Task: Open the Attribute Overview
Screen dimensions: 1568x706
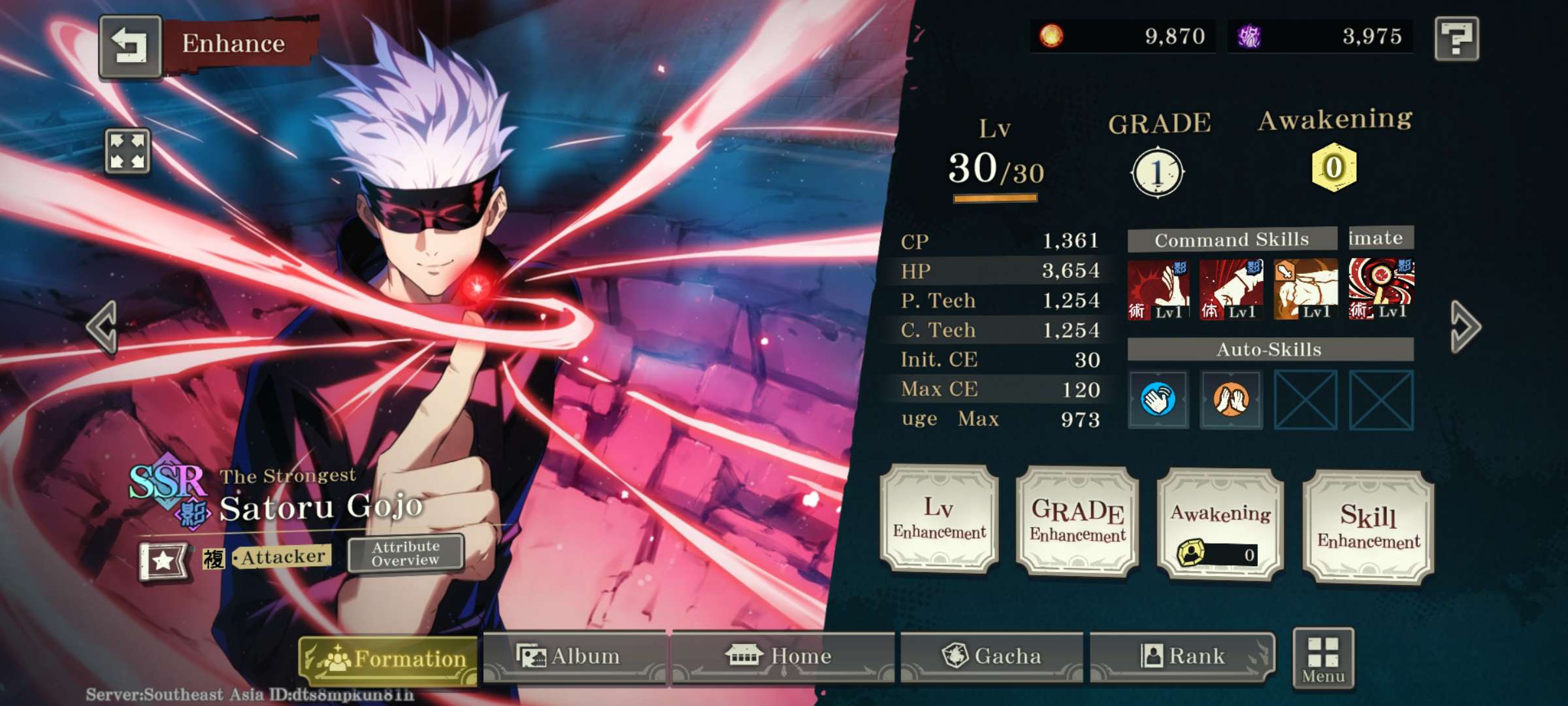Action: point(406,554)
